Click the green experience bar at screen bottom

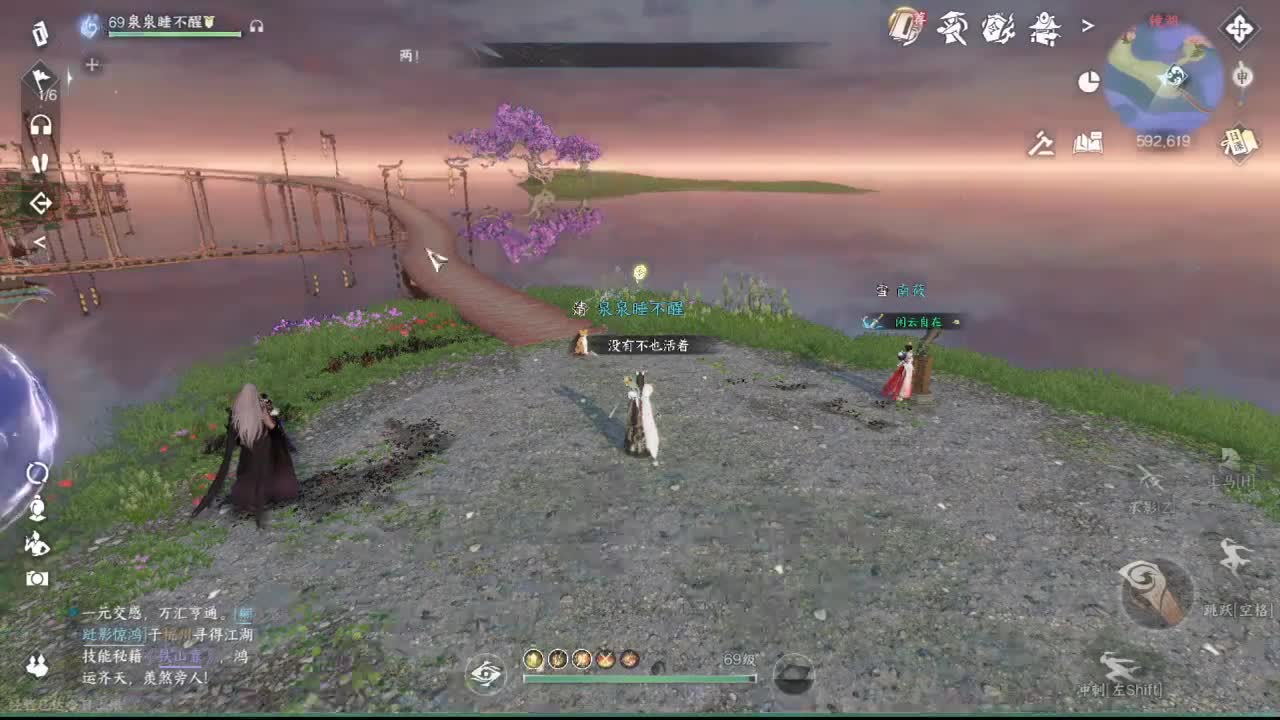pos(640,680)
